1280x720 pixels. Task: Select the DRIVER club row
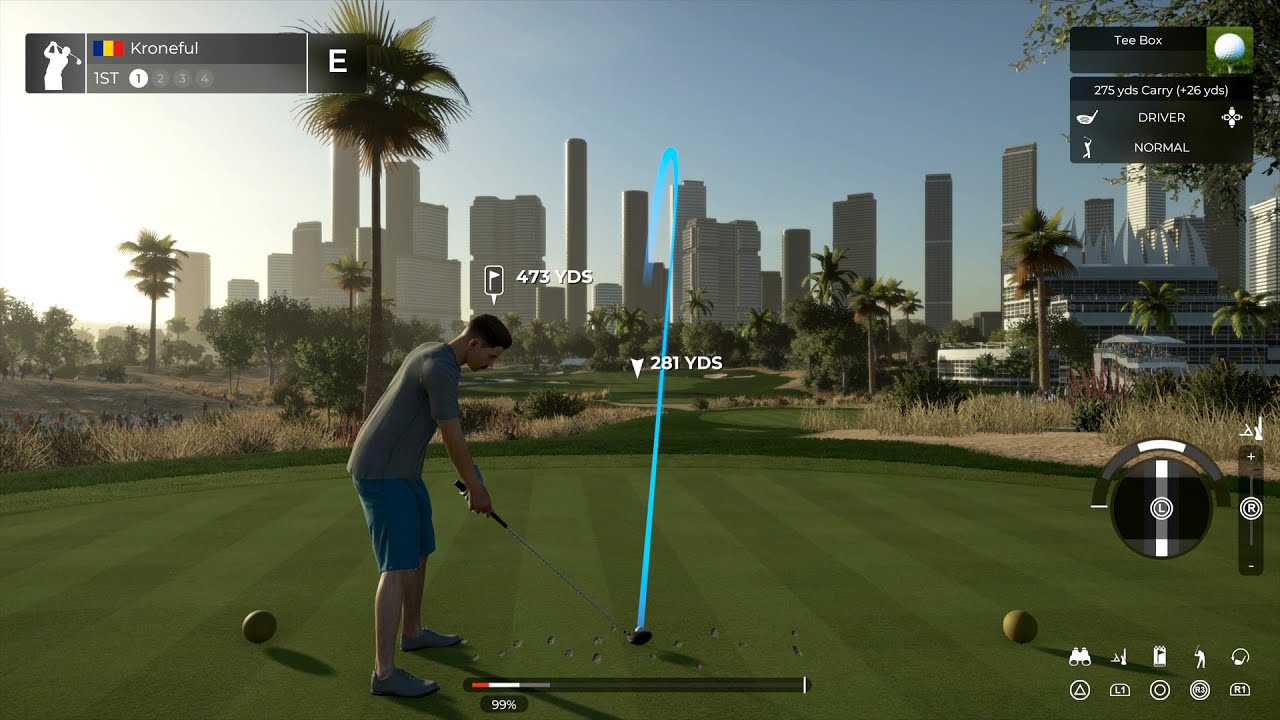pyautogui.click(x=1160, y=117)
